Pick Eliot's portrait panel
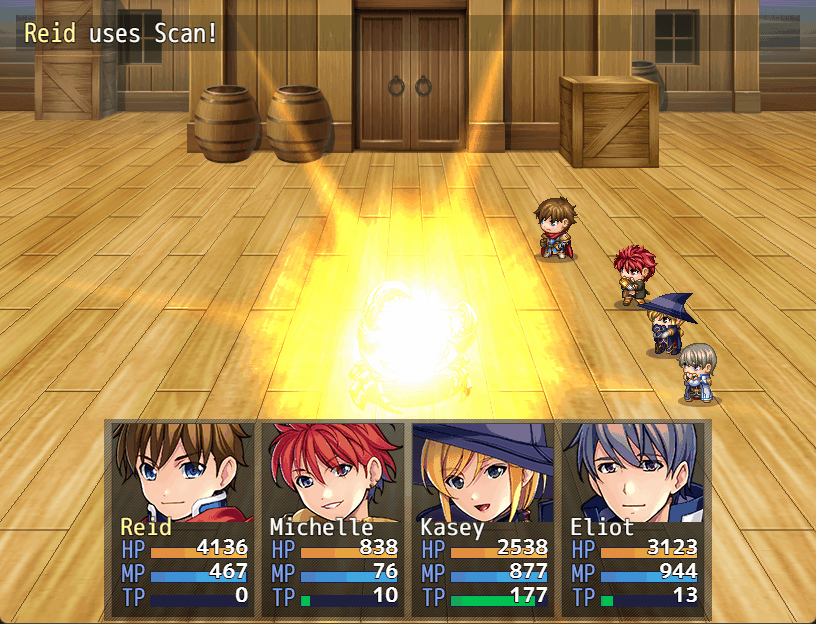 pos(633,472)
